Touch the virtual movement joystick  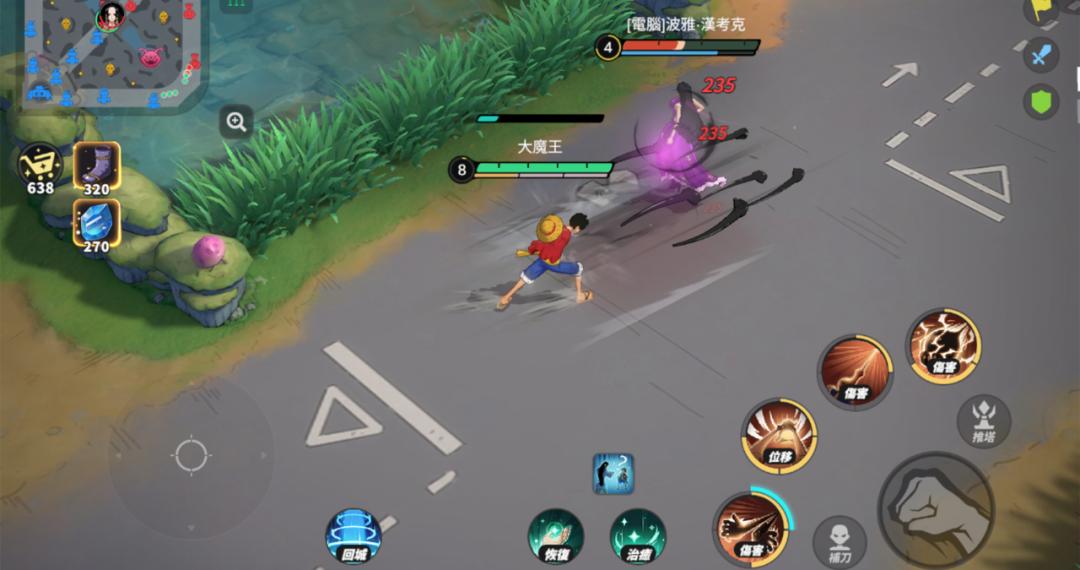tap(191, 455)
